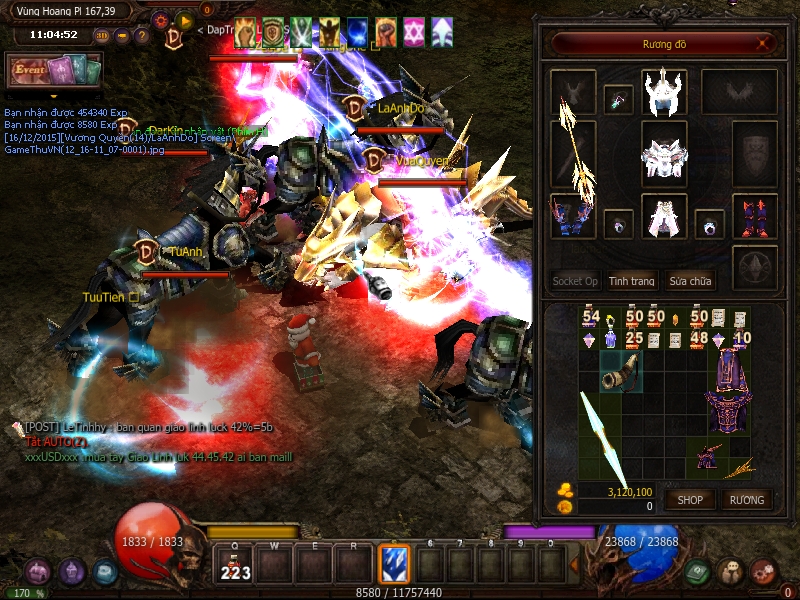Click the Sửa chữa repair button
The width and height of the screenshot is (800, 600).
pos(691,281)
